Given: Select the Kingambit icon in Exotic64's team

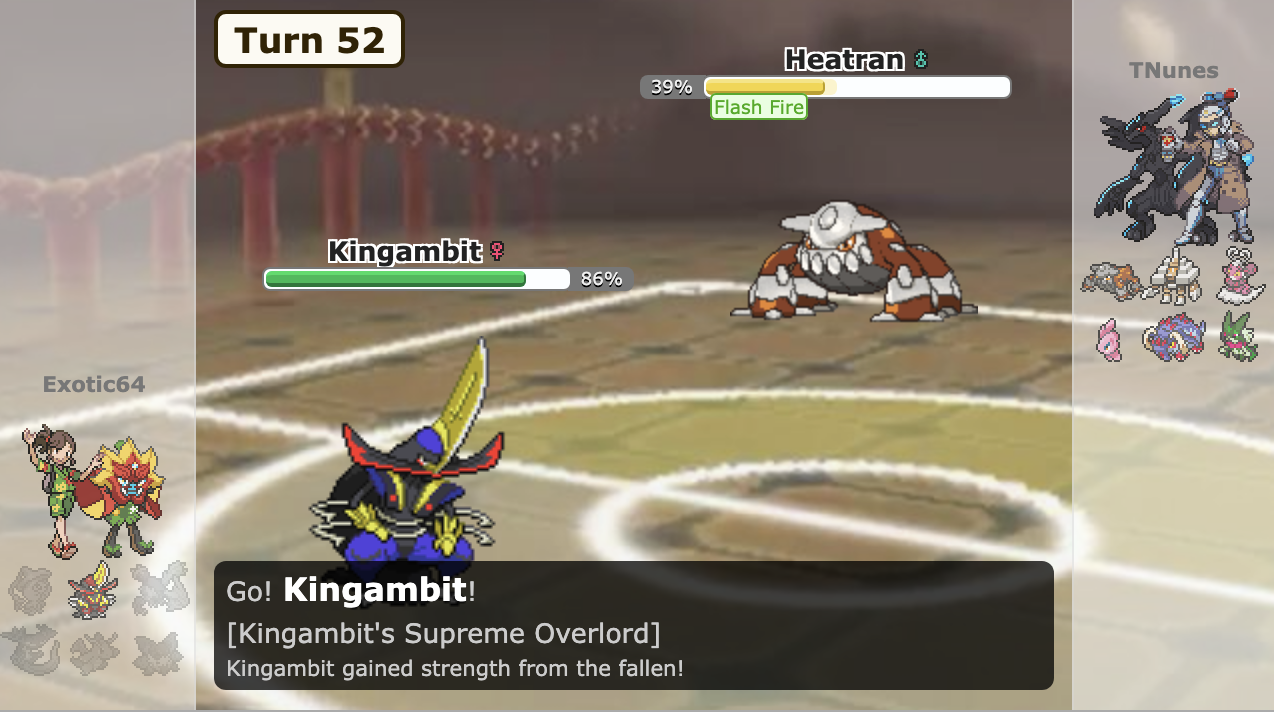Looking at the screenshot, I should 92,591.
